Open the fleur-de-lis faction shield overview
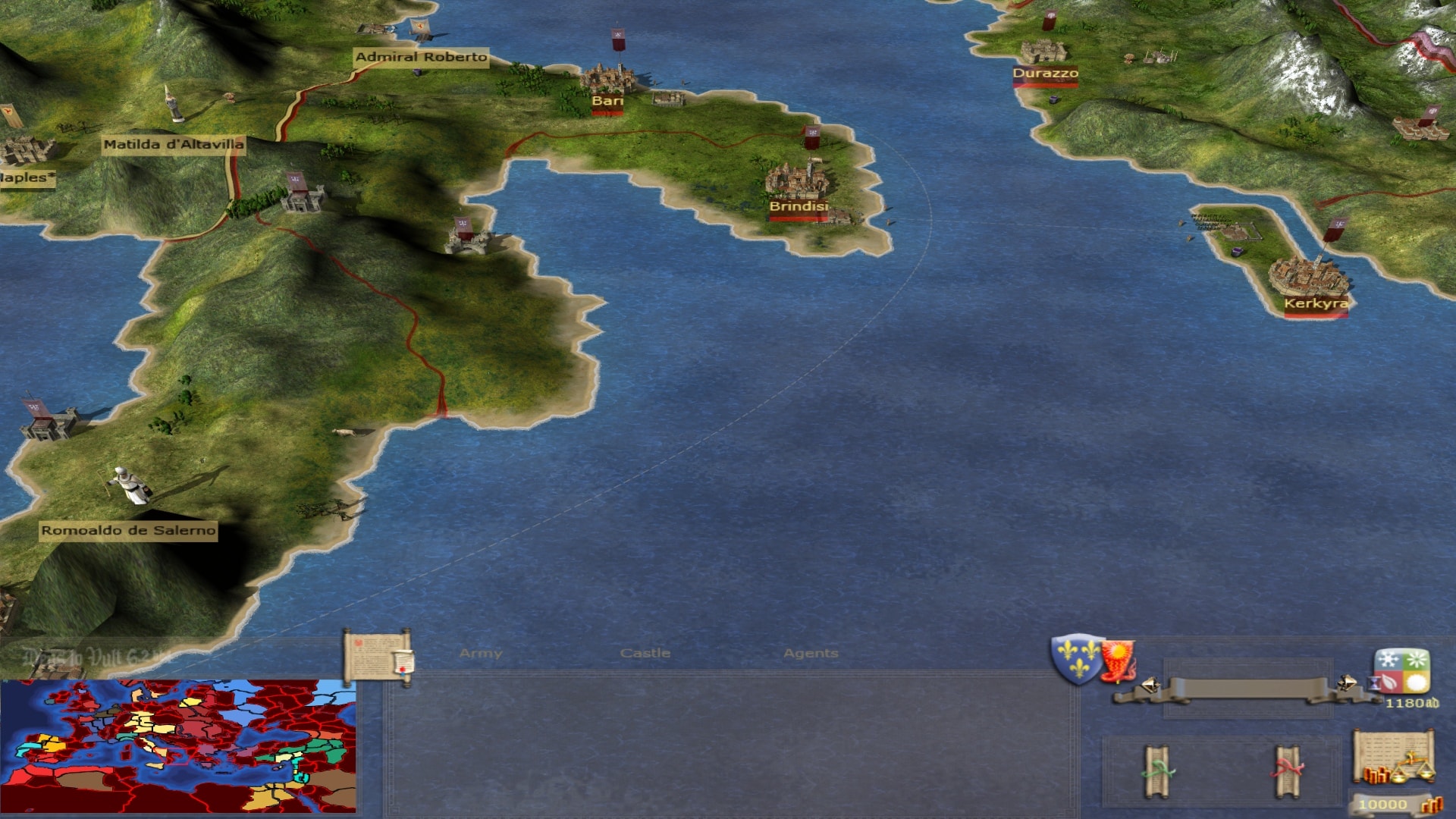 [x=1075, y=658]
